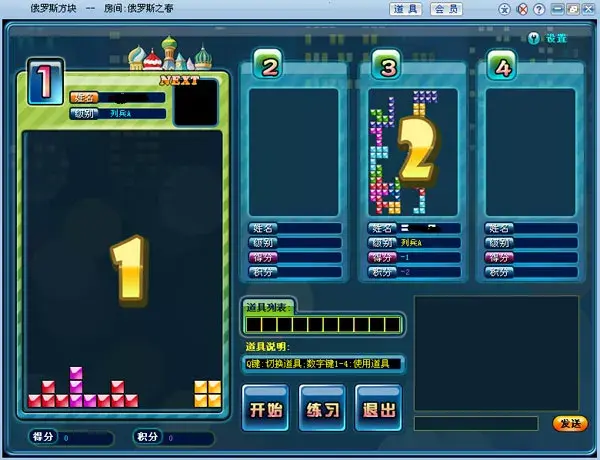Minimize the game window
The height and width of the screenshot is (460, 600).
(557, 9)
